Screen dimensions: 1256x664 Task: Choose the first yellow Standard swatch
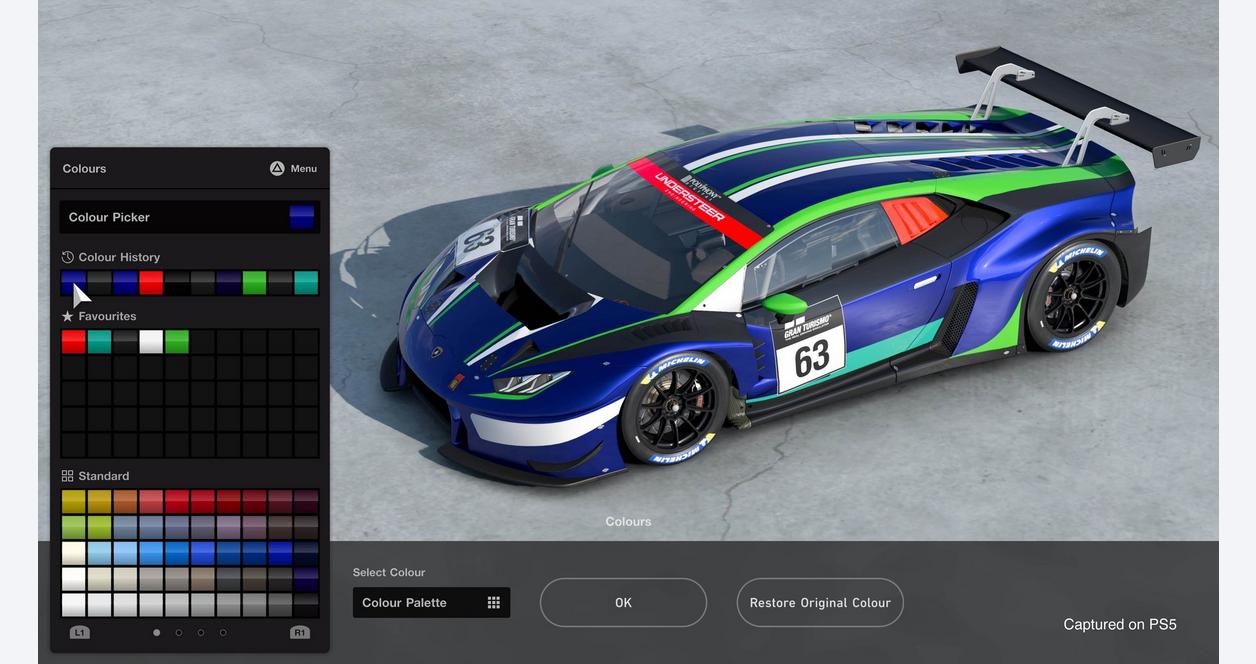point(73,500)
